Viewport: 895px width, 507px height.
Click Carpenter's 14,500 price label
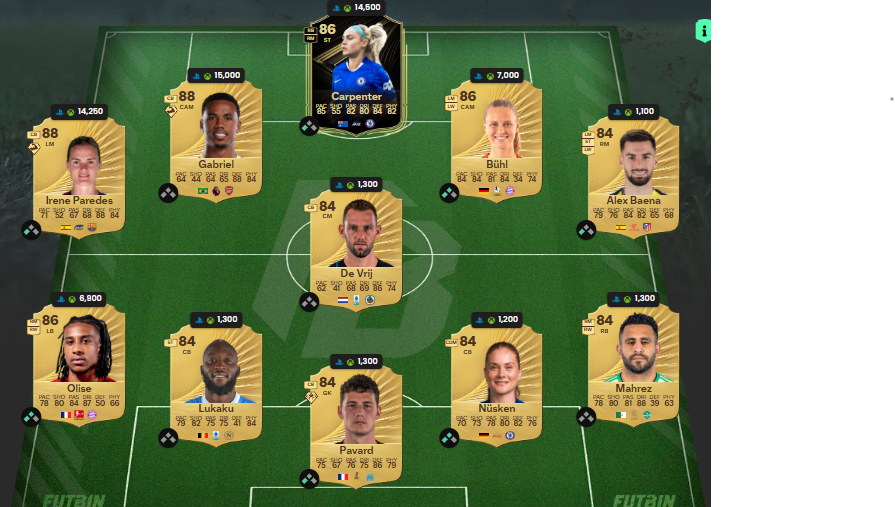[x=361, y=7]
